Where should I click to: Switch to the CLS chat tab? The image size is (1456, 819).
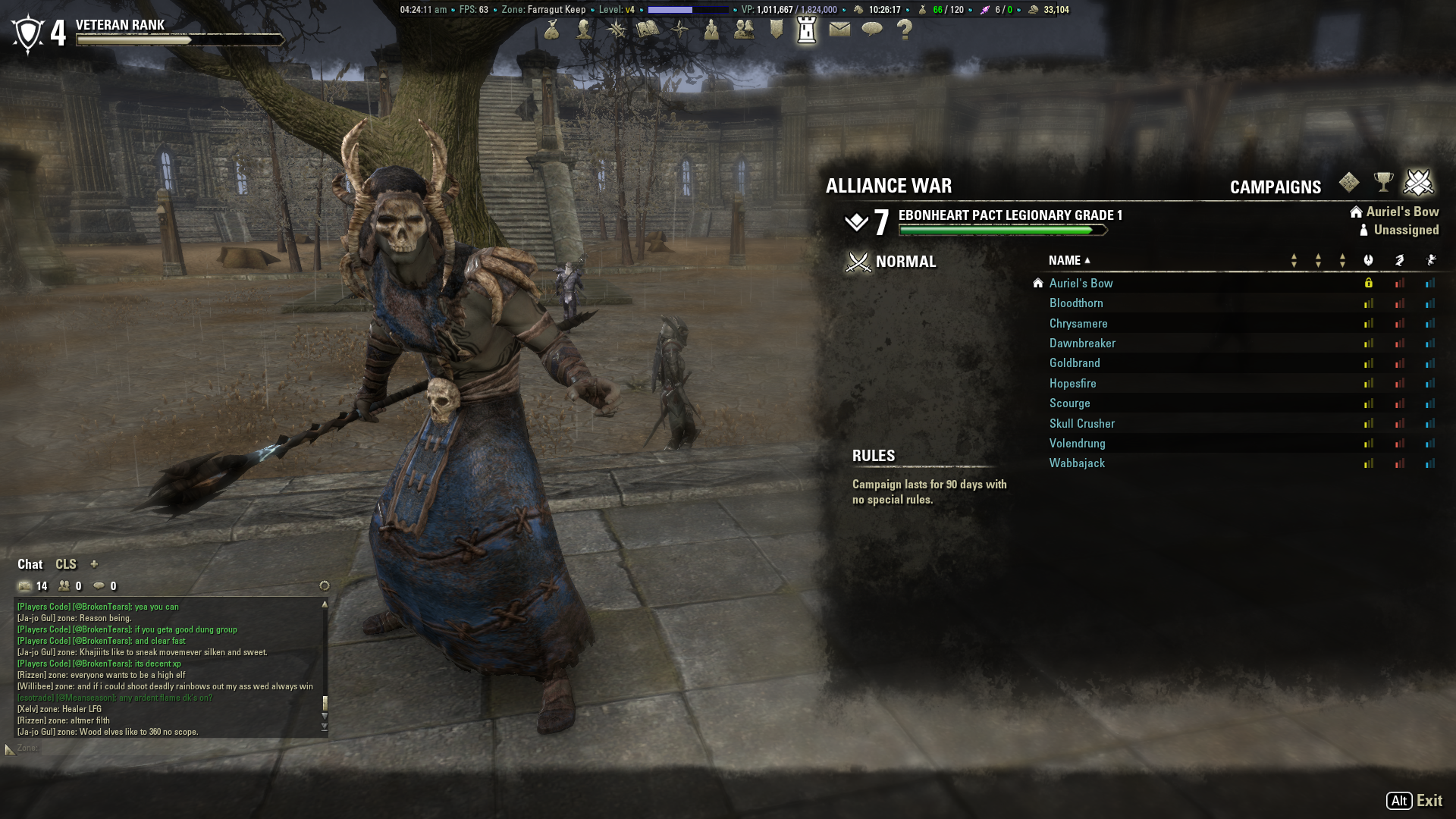66,564
